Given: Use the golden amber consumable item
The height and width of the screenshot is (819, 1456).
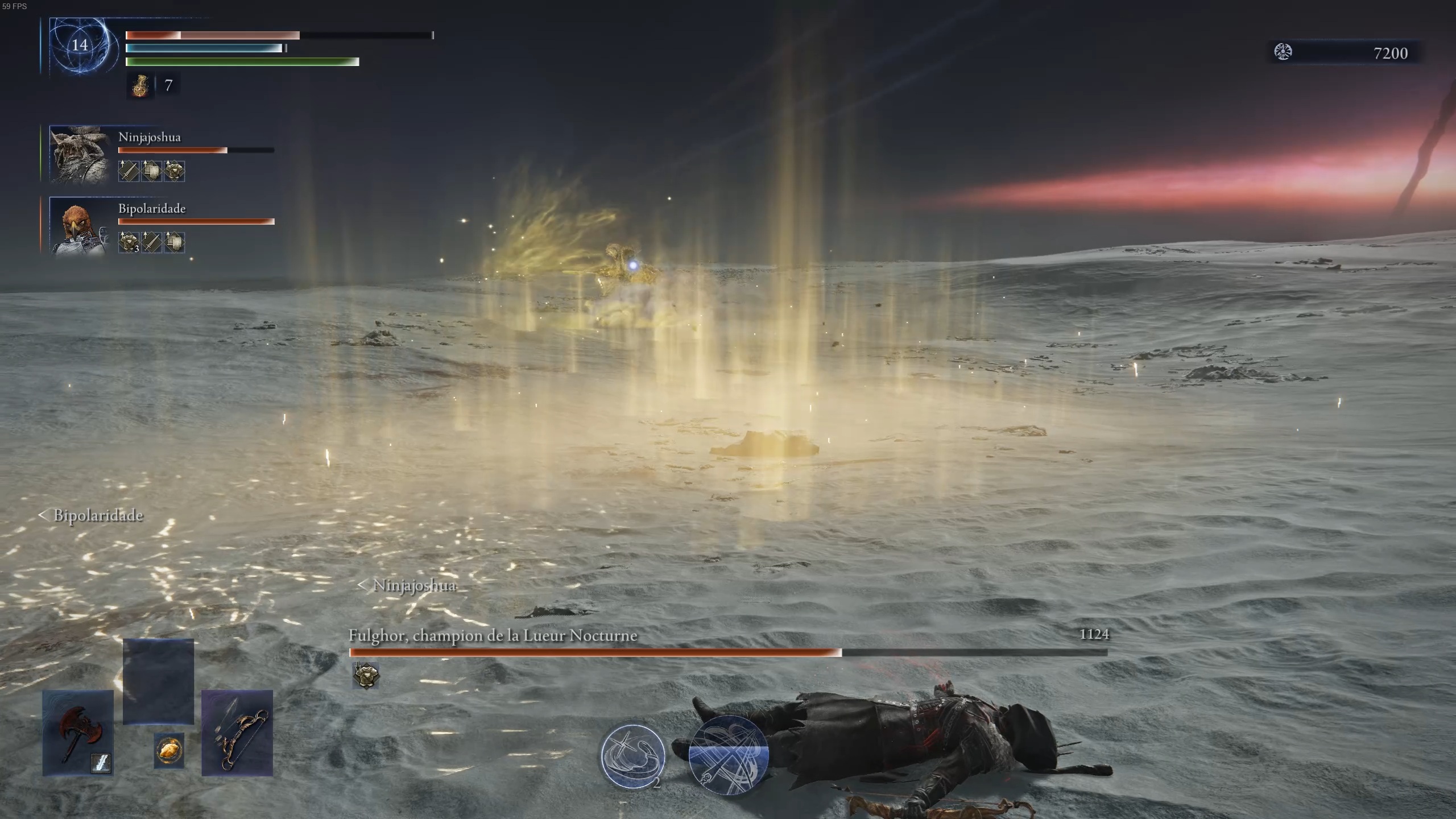Looking at the screenshot, I should [x=169, y=751].
